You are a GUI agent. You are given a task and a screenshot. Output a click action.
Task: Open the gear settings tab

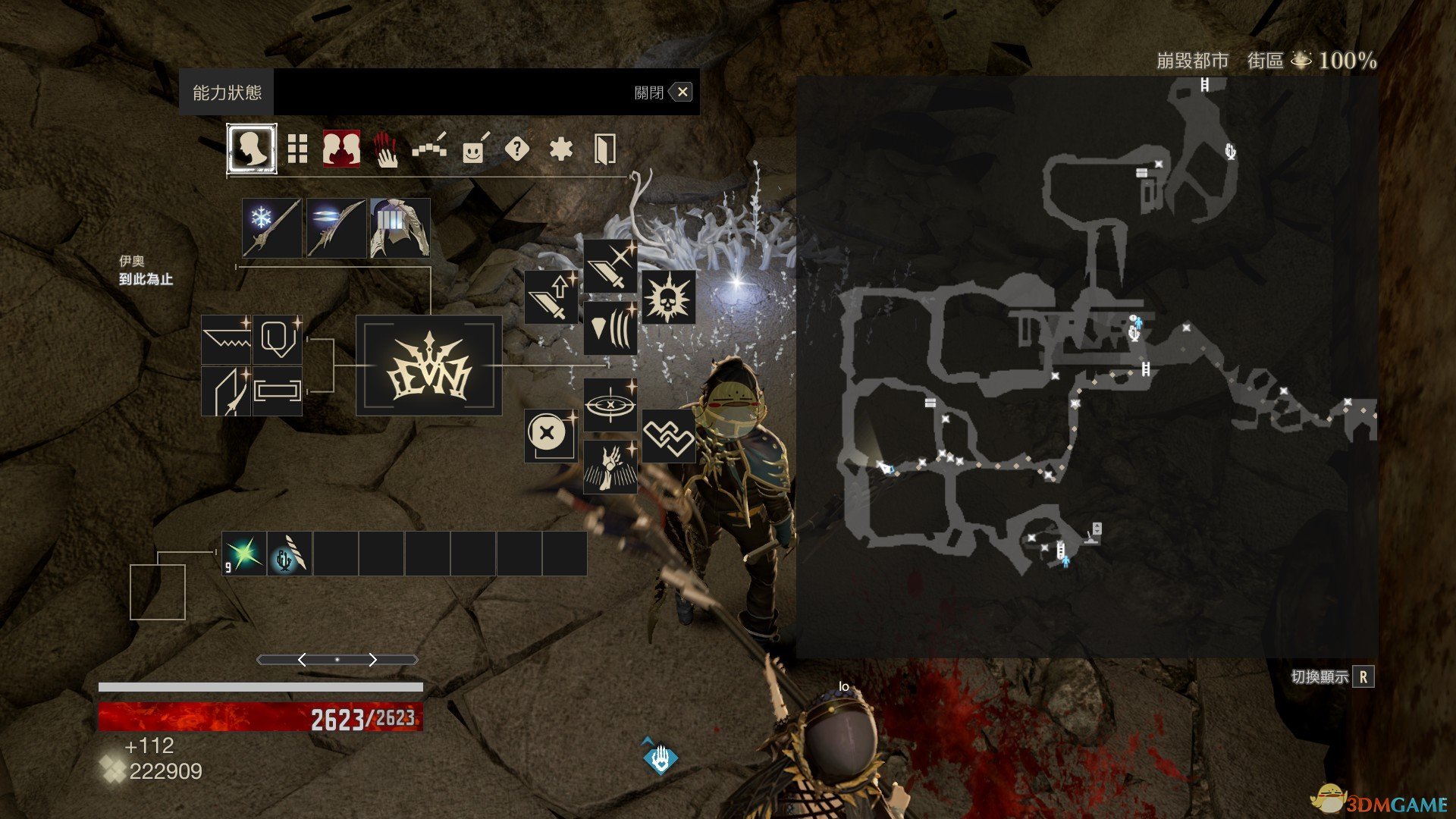point(561,149)
